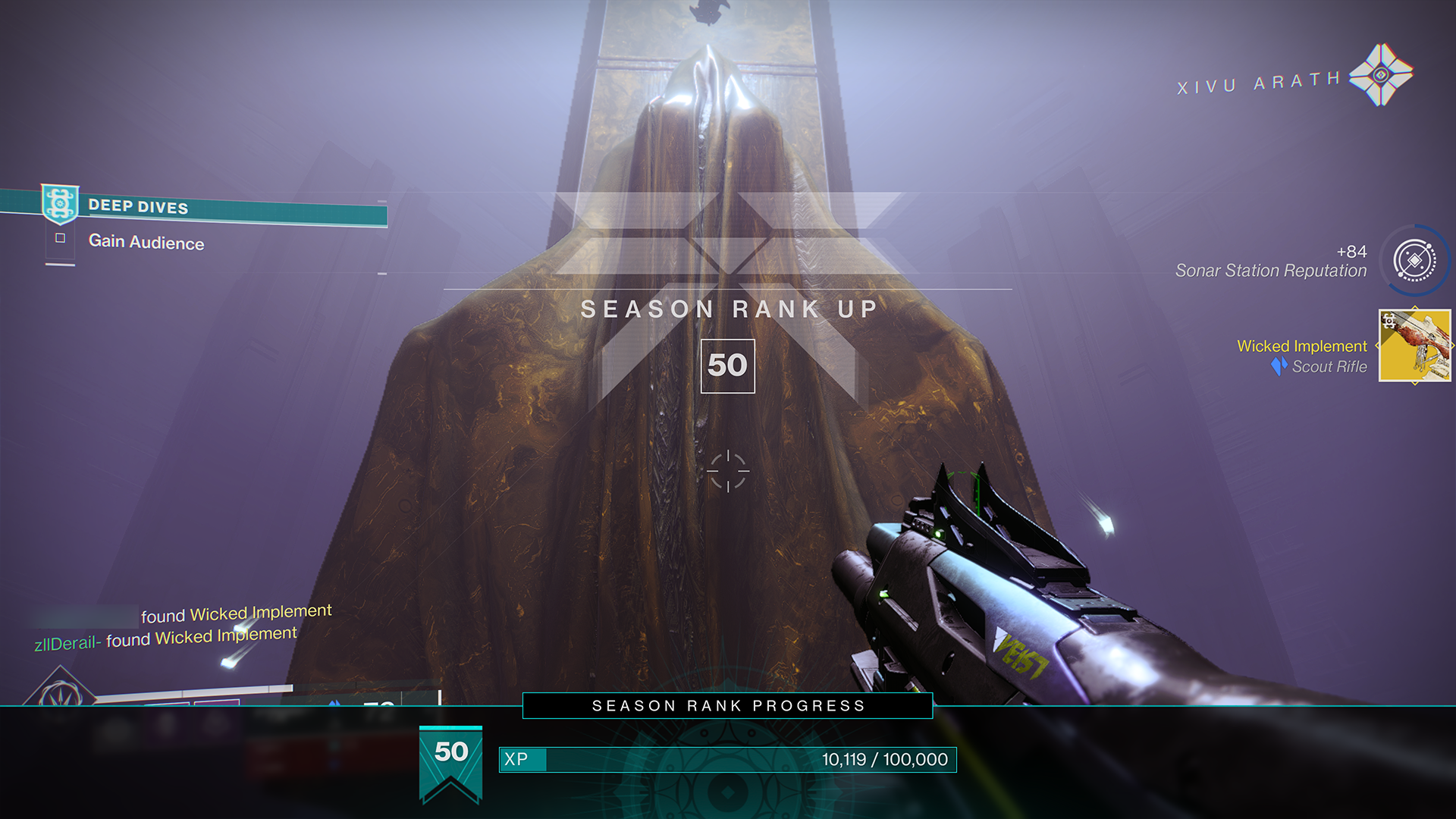Collapse the Season Rank Up overlay
The width and height of the screenshot is (1456, 819).
(x=728, y=309)
